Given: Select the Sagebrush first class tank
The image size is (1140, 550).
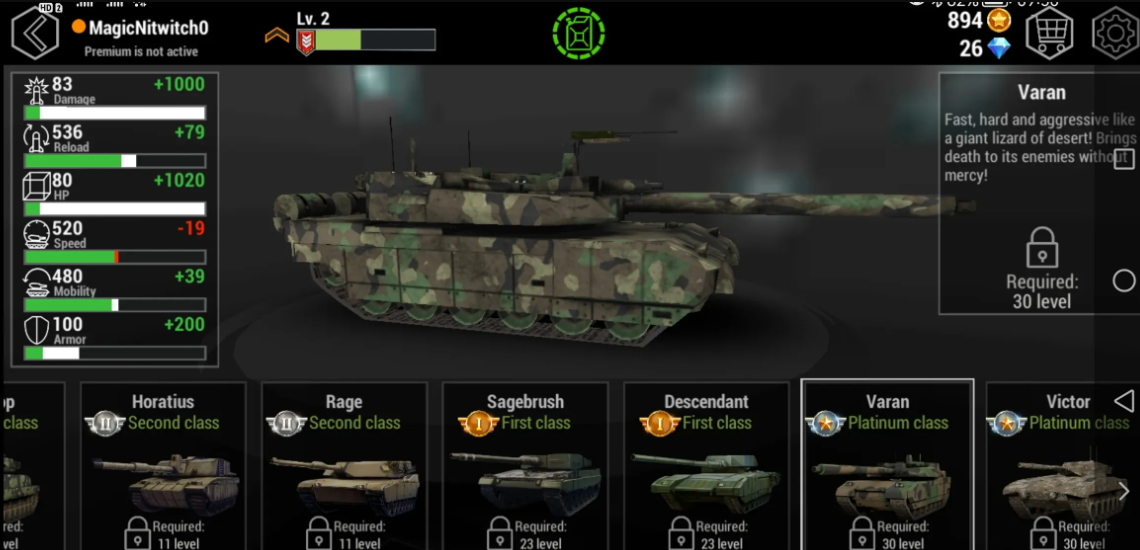Looking at the screenshot, I should (x=525, y=465).
